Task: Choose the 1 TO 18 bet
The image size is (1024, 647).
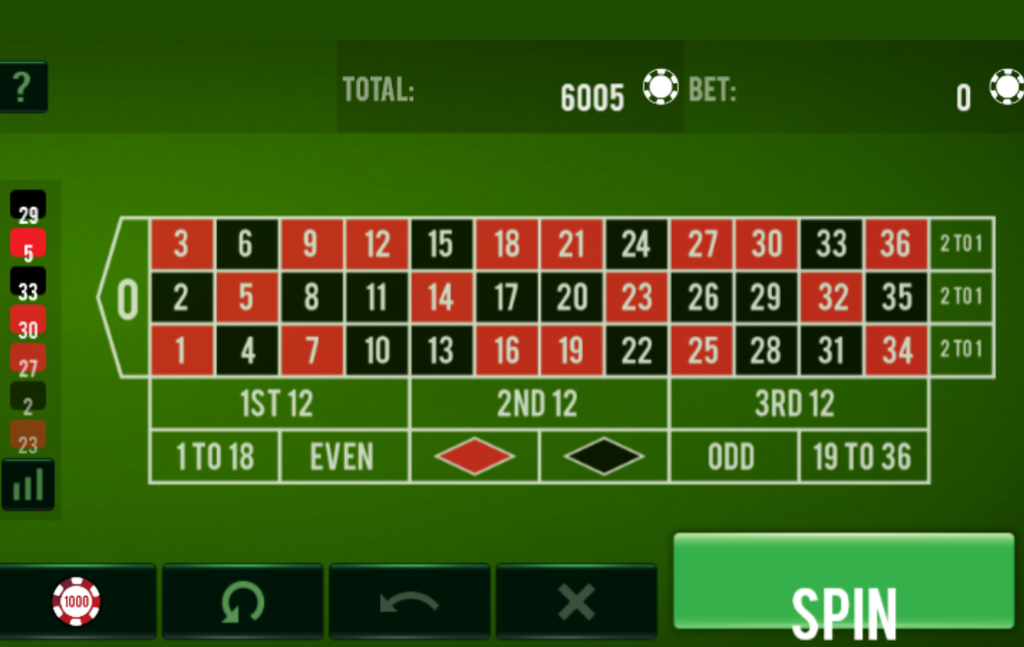Action: [214, 457]
